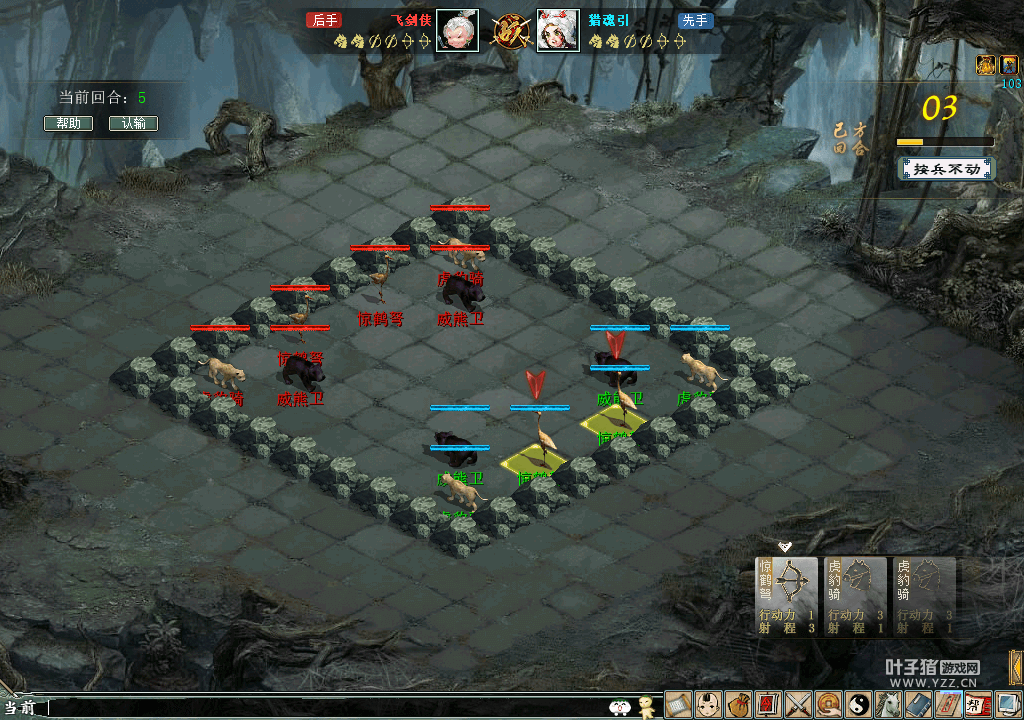Open the money bag inventory icon
Image resolution: width=1024 pixels, height=720 pixels.
(x=739, y=704)
